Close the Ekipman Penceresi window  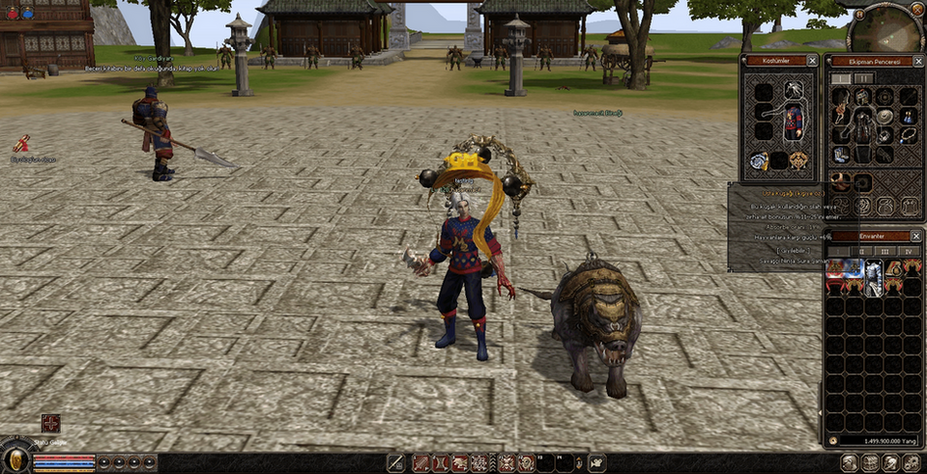(x=916, y=61)
